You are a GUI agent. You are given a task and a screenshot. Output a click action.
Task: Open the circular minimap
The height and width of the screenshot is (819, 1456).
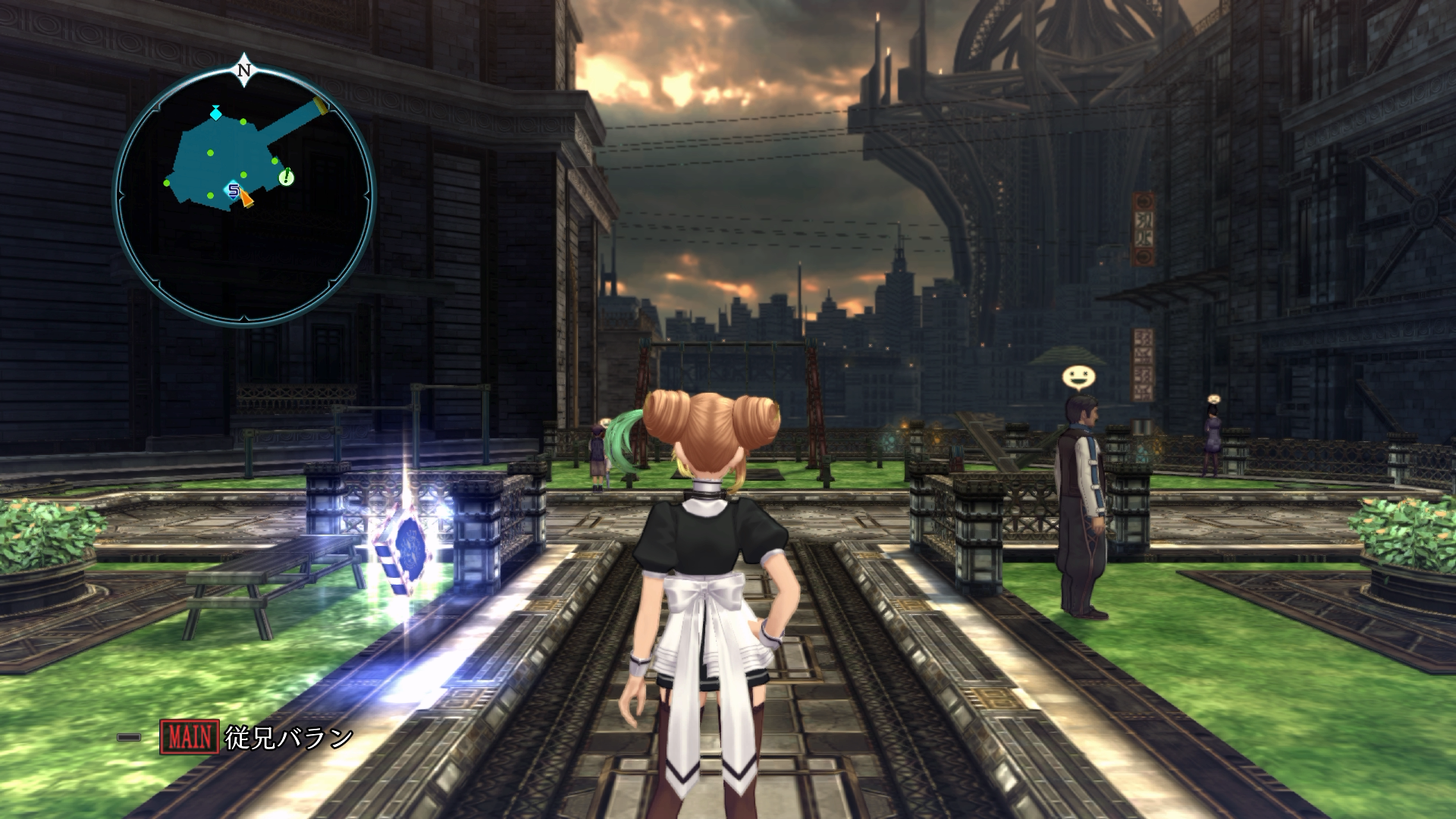(244, 195)
